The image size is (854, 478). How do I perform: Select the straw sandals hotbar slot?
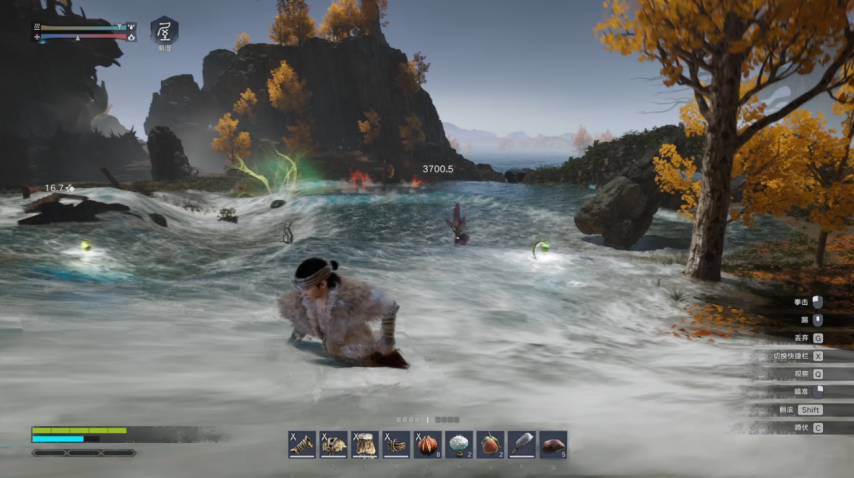tap(396, 445)
